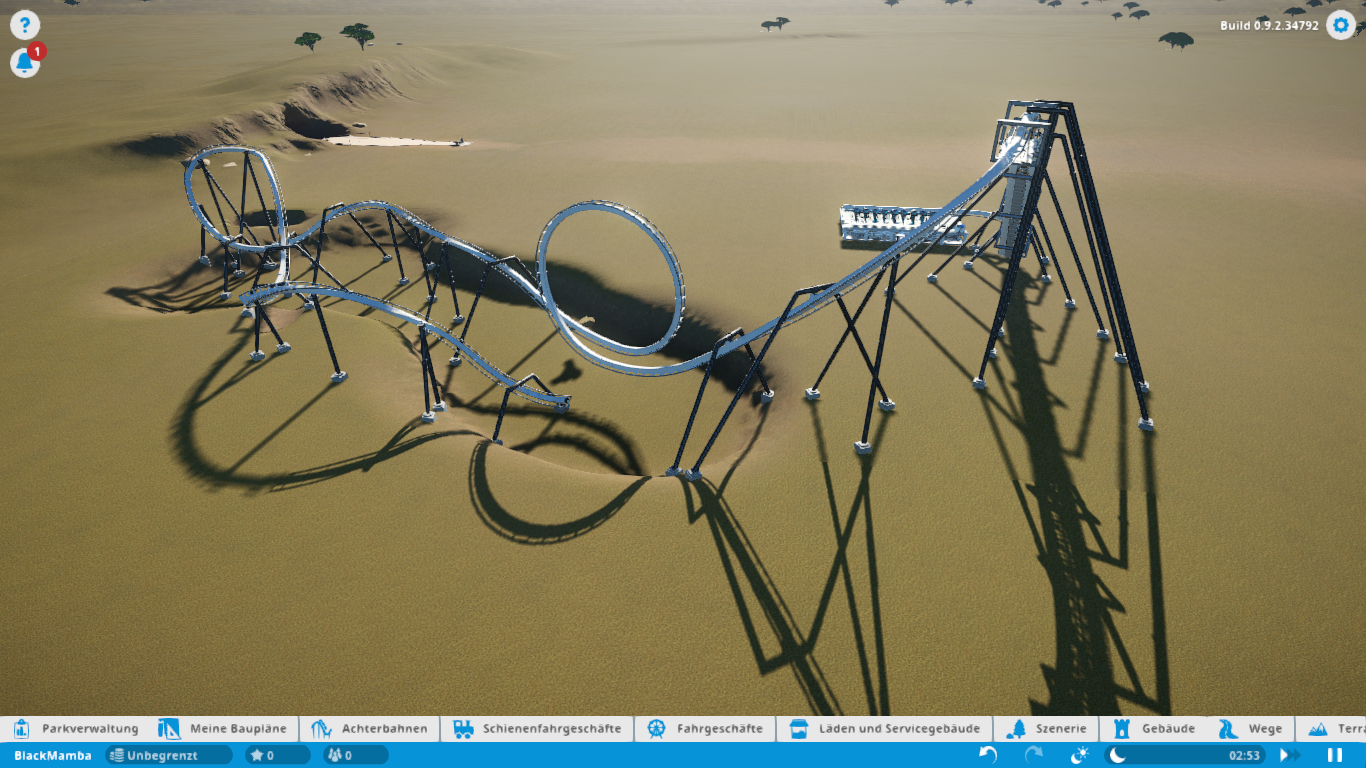Open the park rating star panel
The height and width of the screenshot is (768, 1366).
(277, 756)
